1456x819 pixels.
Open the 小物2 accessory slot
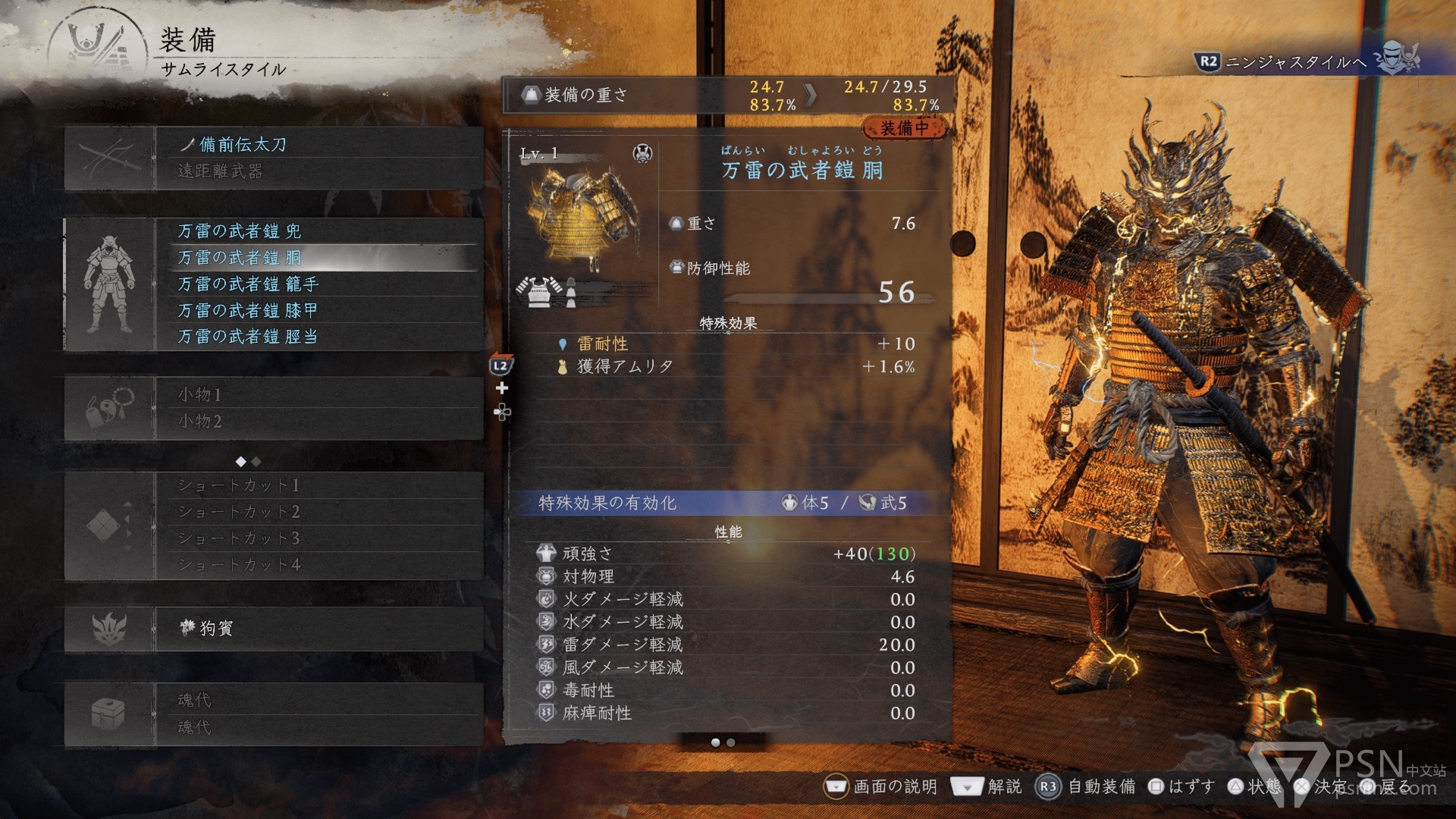318,422
